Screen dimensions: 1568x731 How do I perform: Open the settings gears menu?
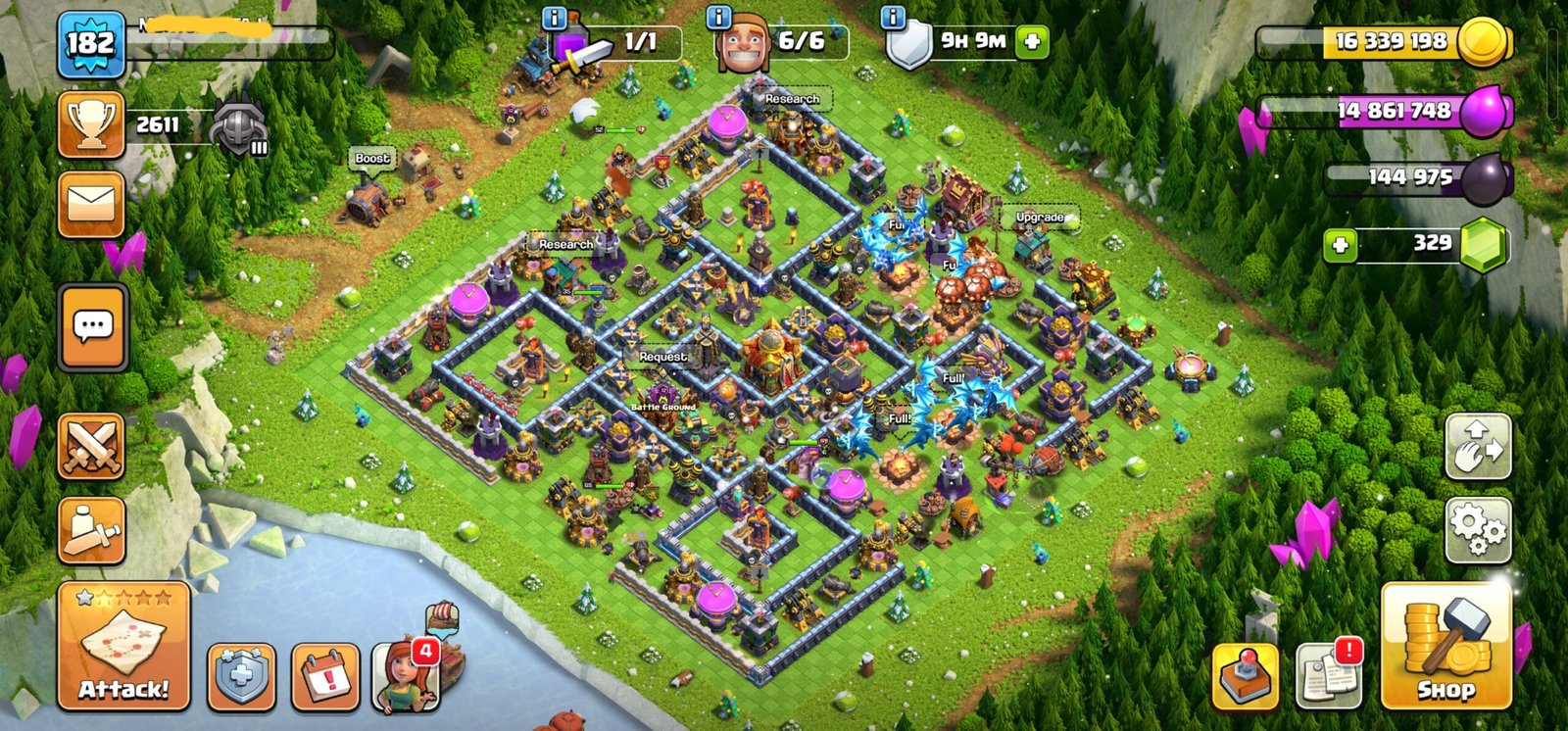[x=1478, y=530]
